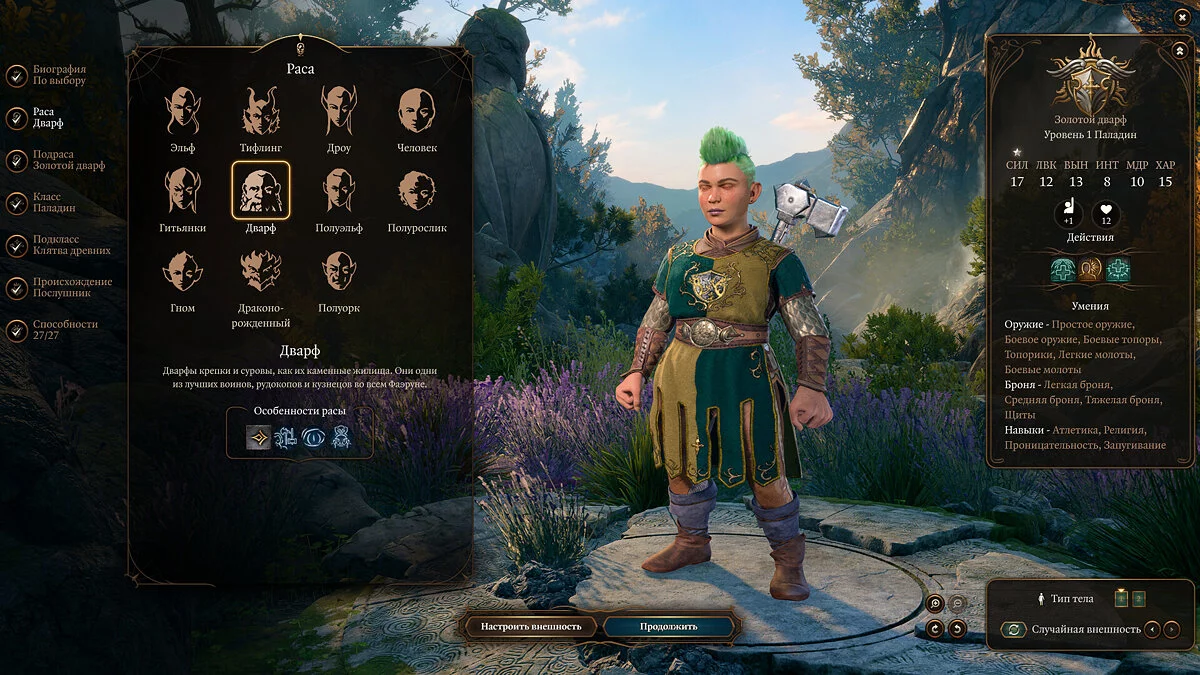Viewport: 1200px width, 675px height.
Task: Choose the Гитьянки race portrait
Action: [182, 191]
